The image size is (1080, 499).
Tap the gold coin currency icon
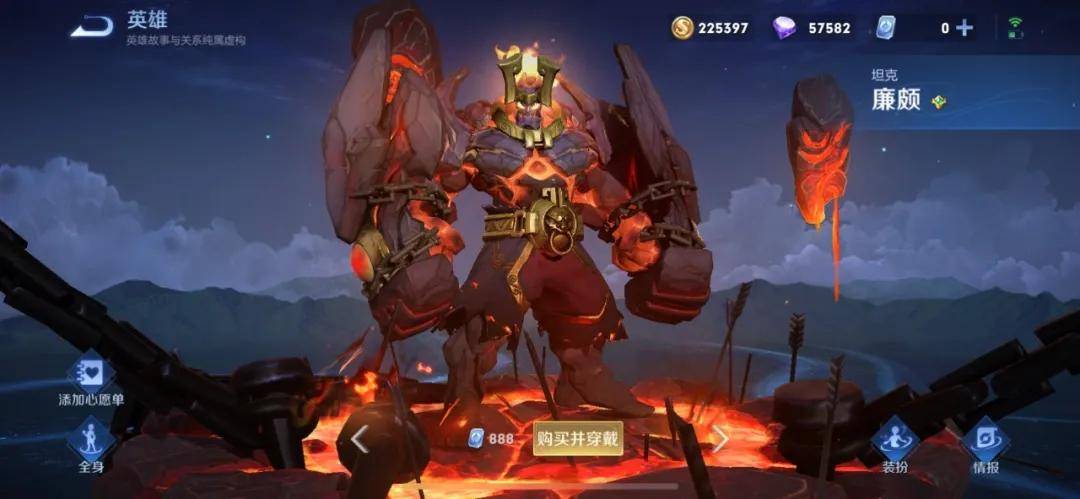(683, 28)
